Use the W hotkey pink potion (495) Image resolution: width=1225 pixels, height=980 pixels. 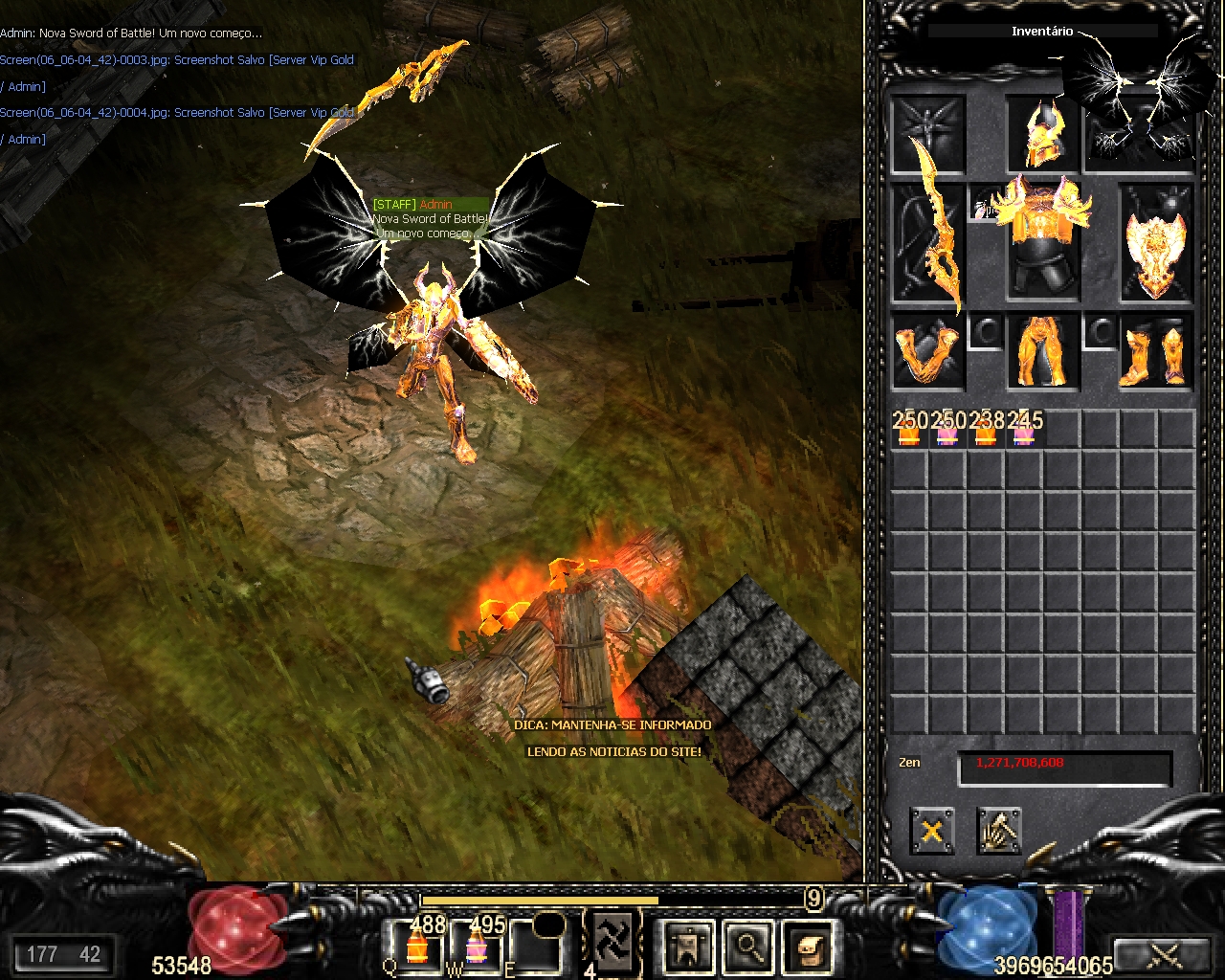pyautogui.click(x=477, y=946)
